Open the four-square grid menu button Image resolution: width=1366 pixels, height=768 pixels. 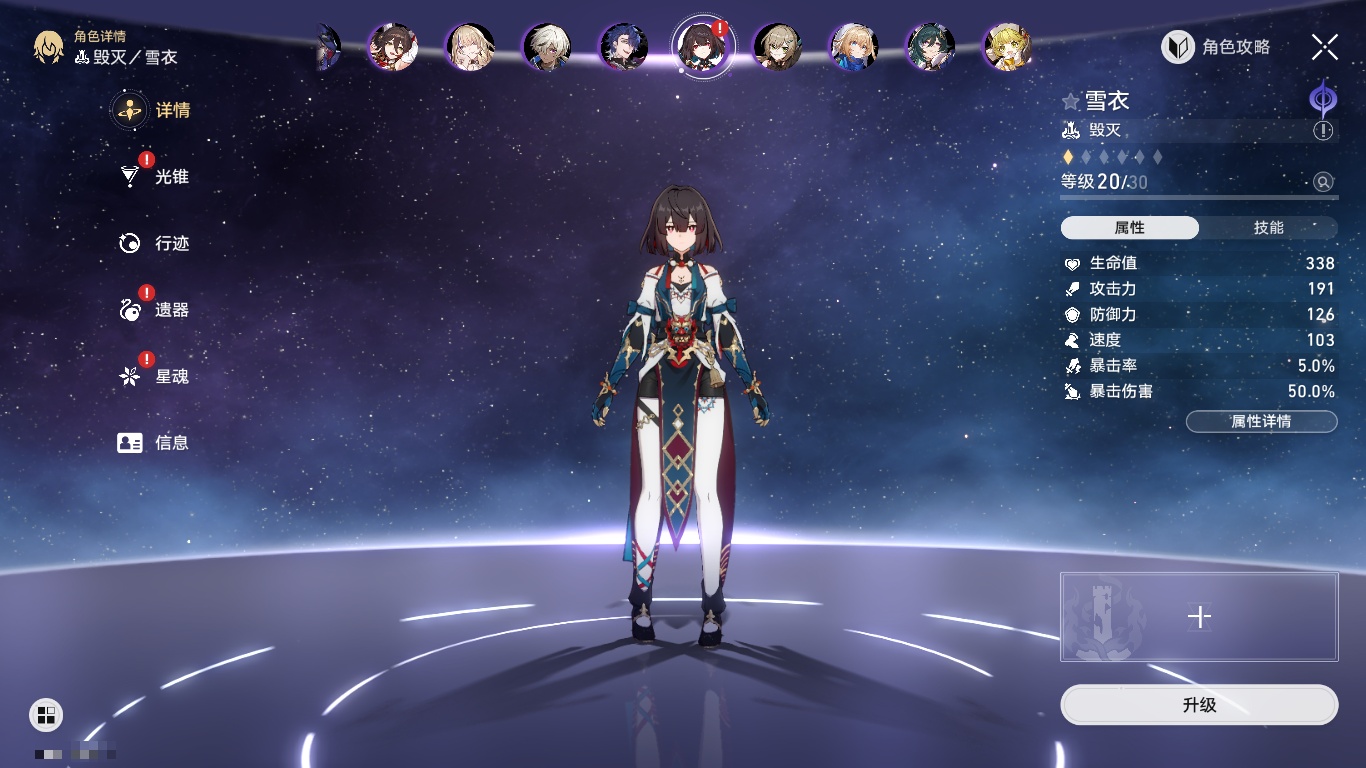46,714
